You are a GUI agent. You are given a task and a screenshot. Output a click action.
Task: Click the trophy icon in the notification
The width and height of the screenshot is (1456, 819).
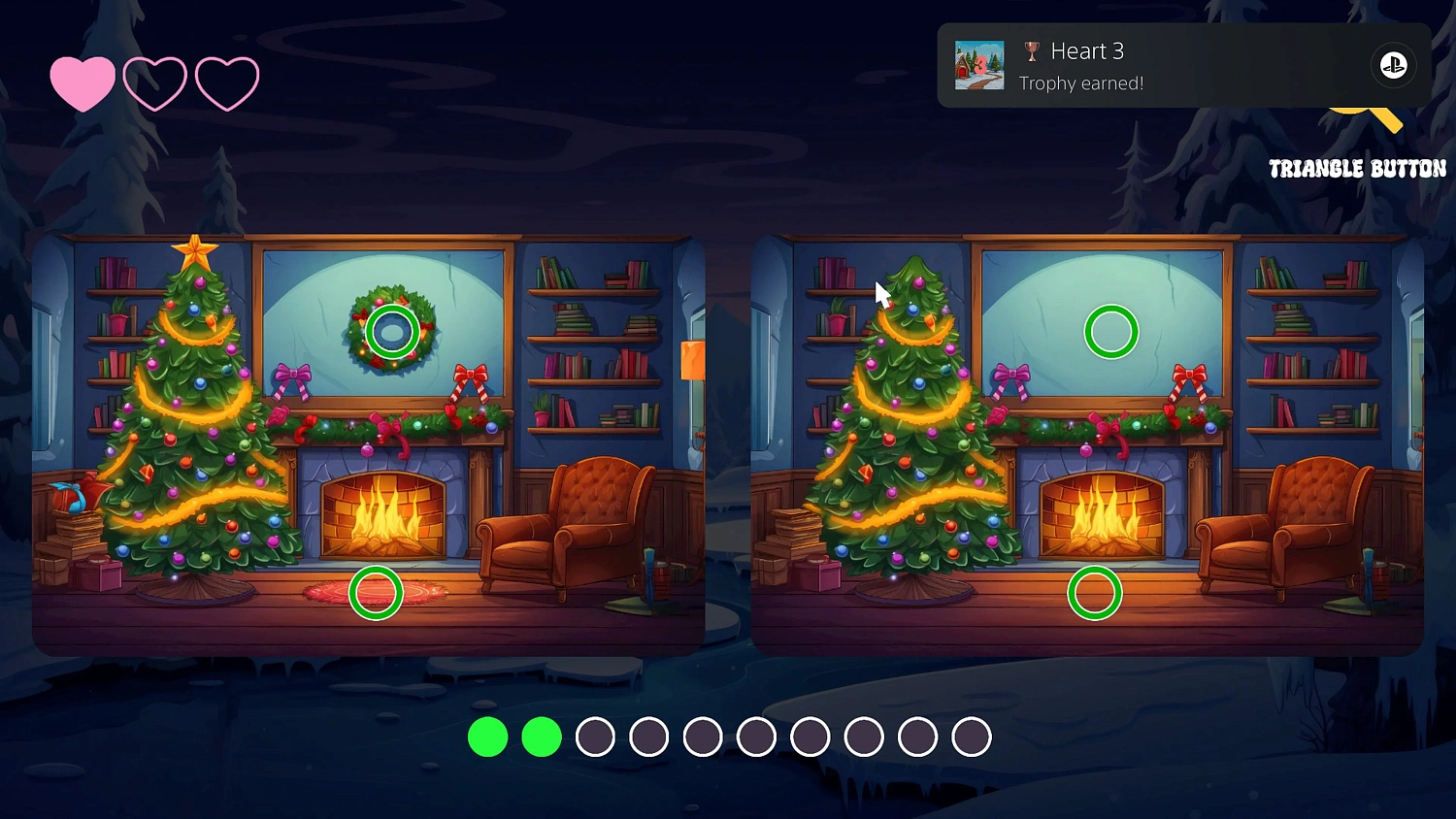tap(1032, 51)
